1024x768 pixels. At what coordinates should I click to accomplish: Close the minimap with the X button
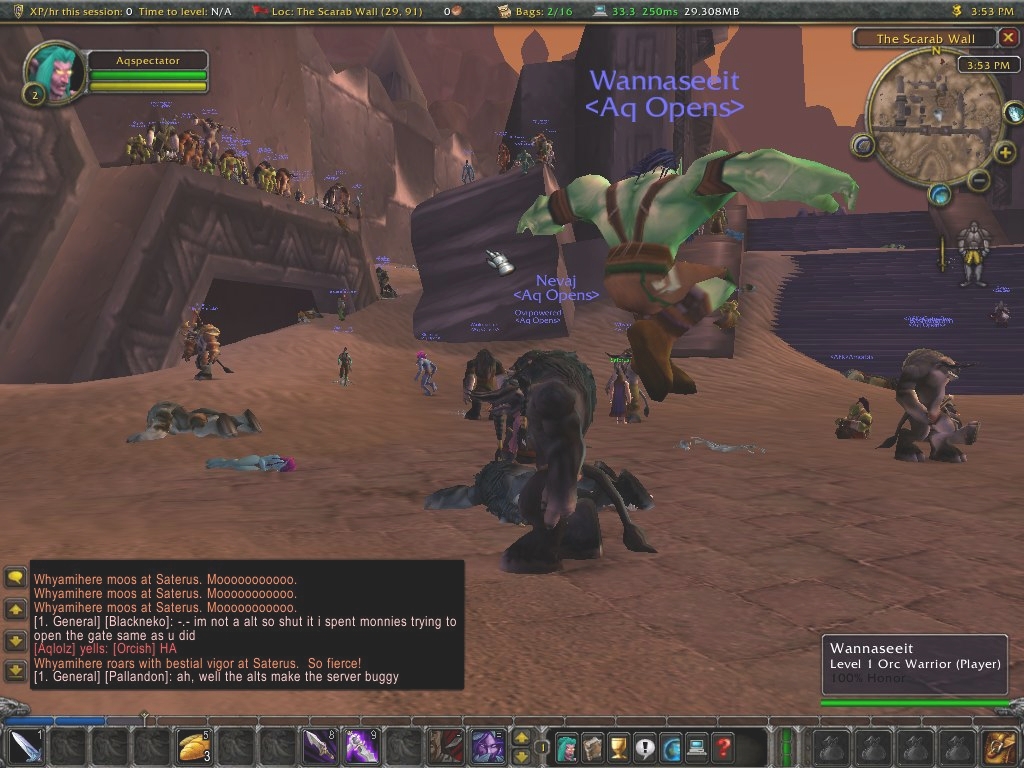point(1009,38)
